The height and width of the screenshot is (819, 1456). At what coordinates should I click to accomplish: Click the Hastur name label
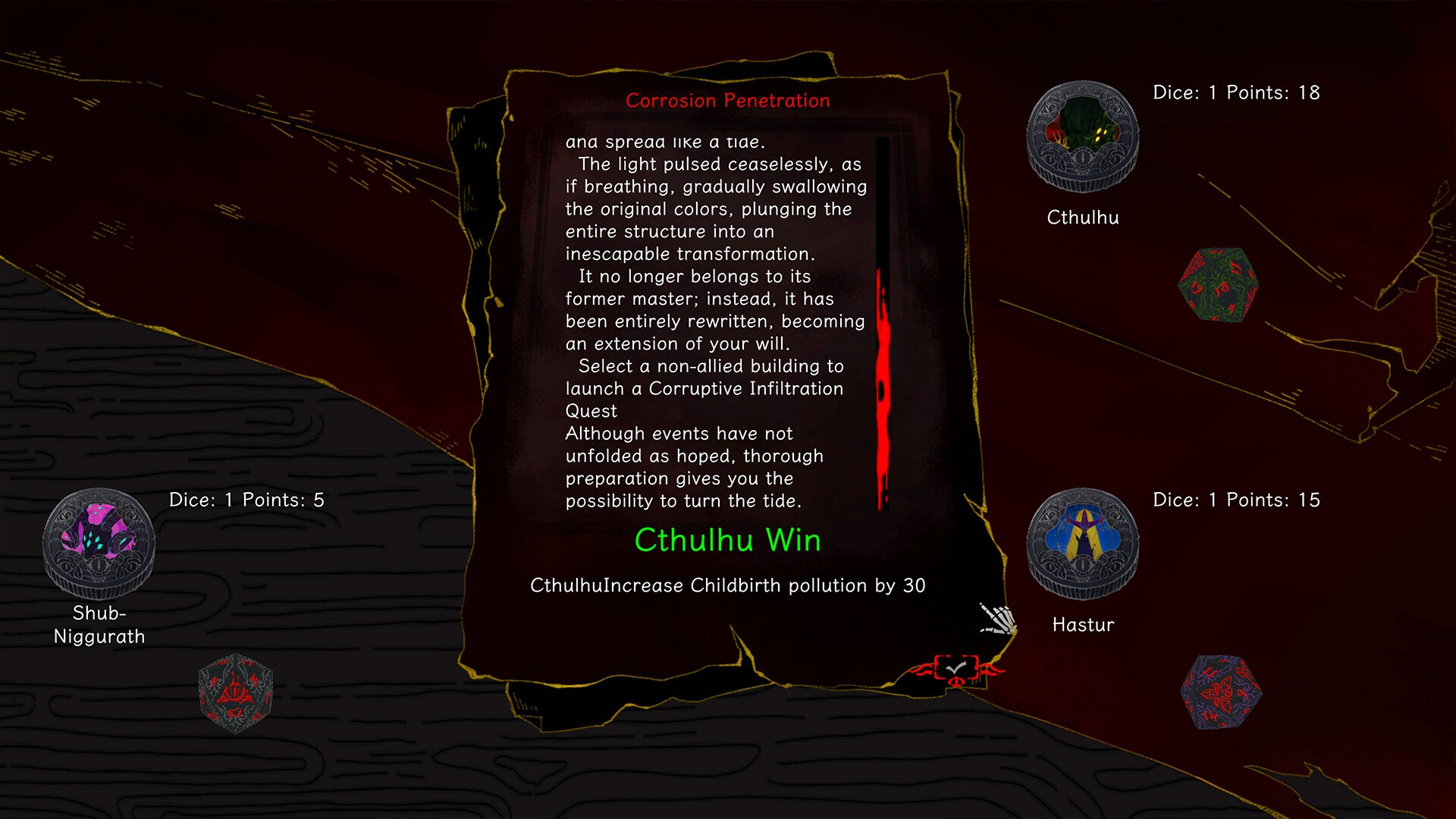point(1082,625)
